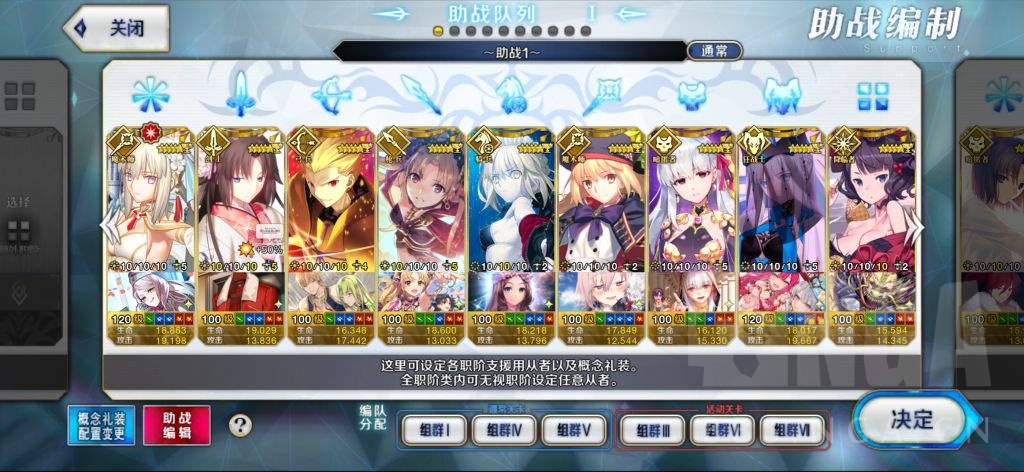This screenshot has width=1024, height=472.
Task: Confirm with the 决定 button
Action: click(x=909, y=419)
